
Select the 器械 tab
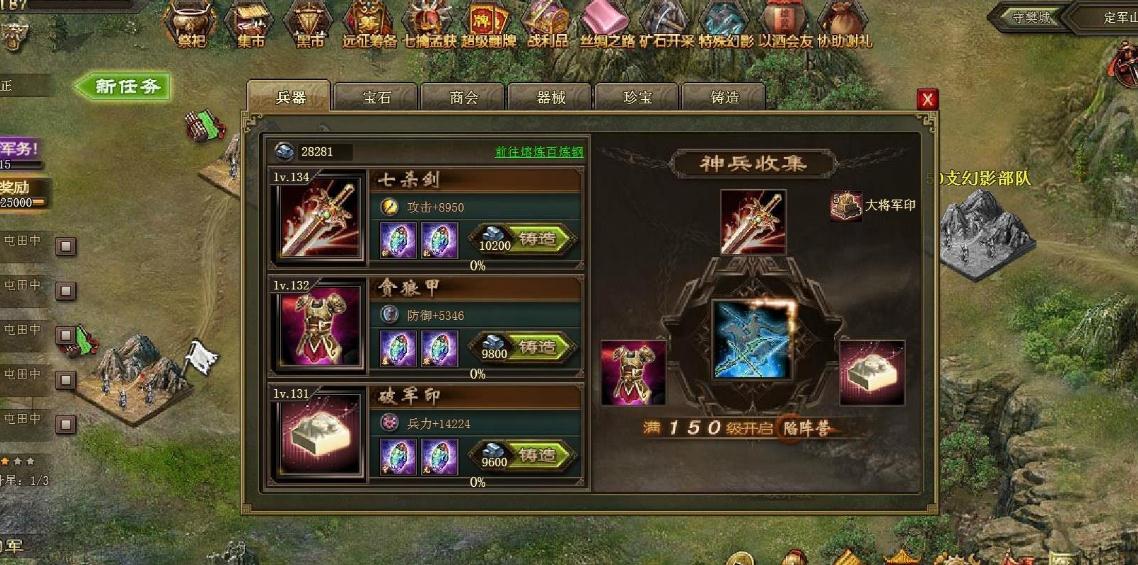550,98
